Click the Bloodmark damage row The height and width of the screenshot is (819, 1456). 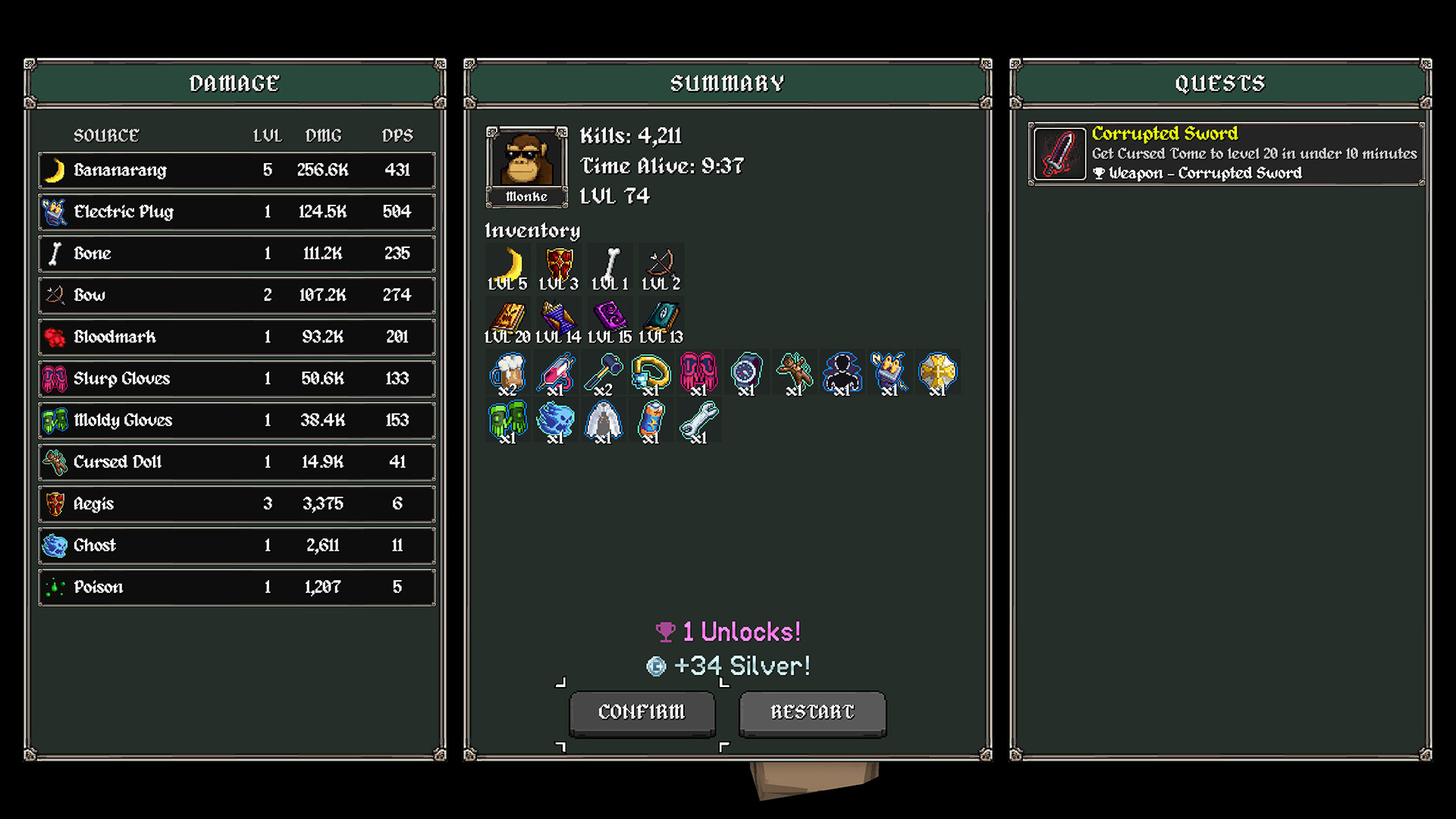[237, 337]
